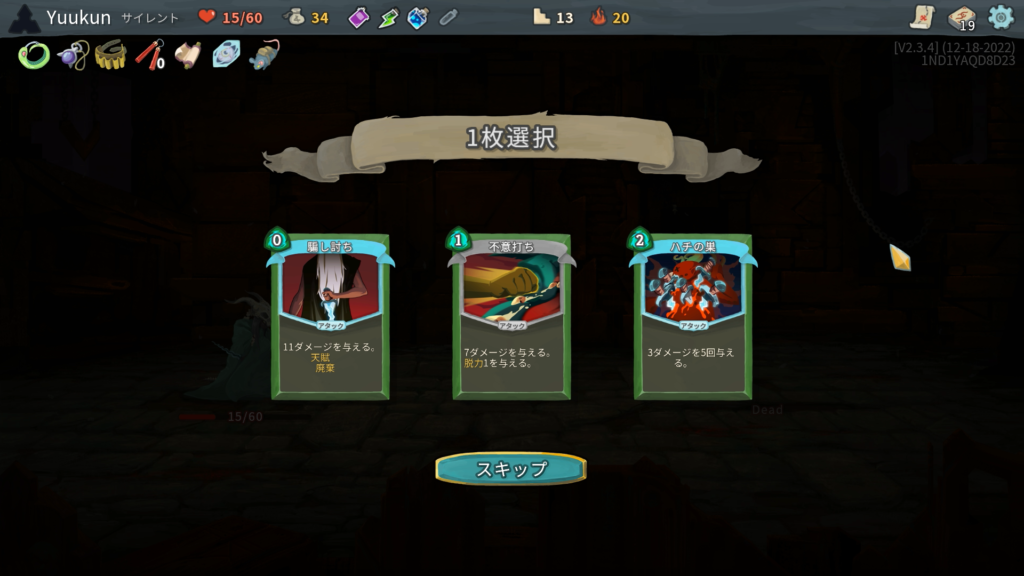The image size is (1024, 576).
Task: Skip the card reward with スキップ
Action: 511,468
